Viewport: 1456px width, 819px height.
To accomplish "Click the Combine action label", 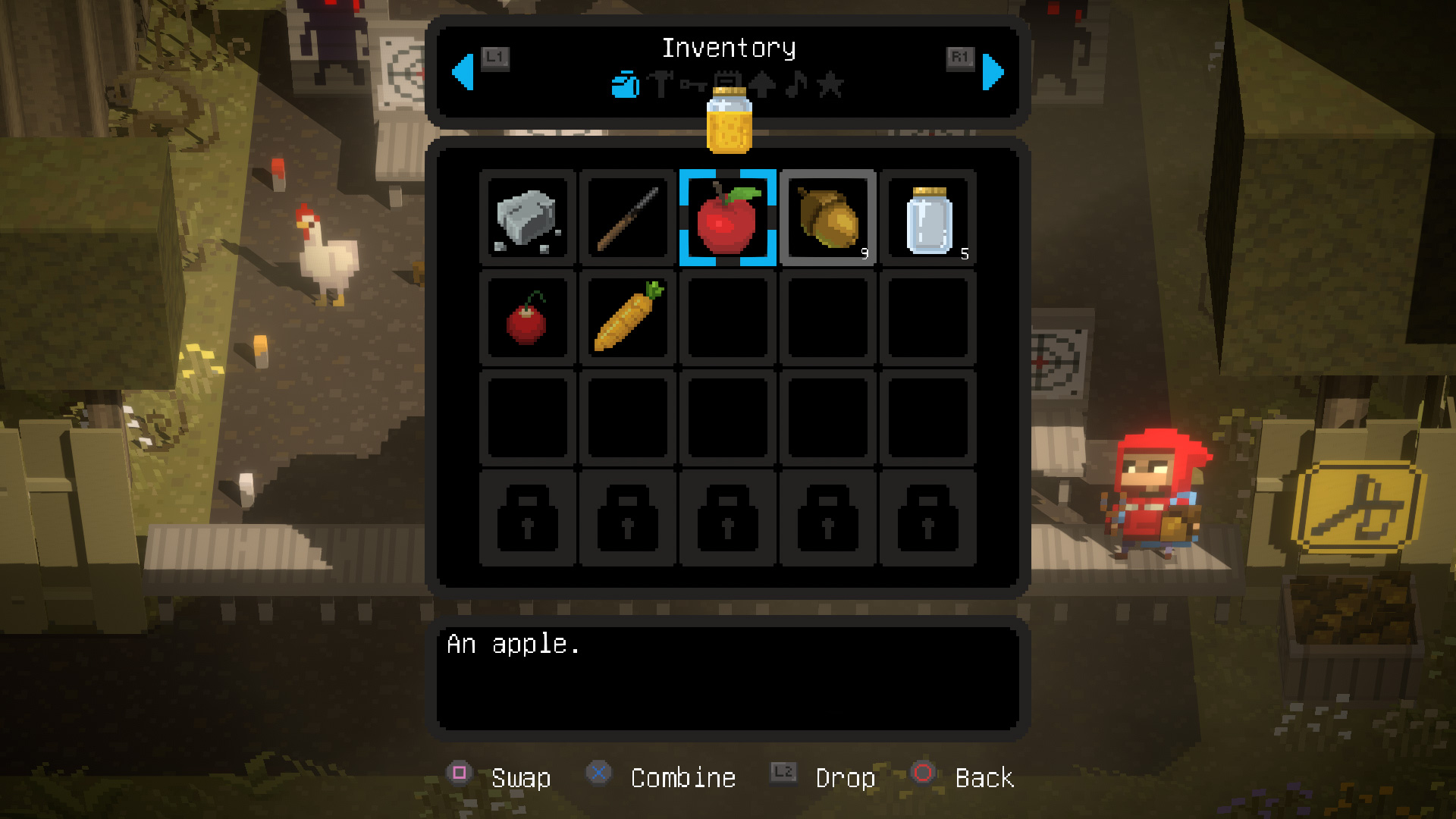I will 682,777.
